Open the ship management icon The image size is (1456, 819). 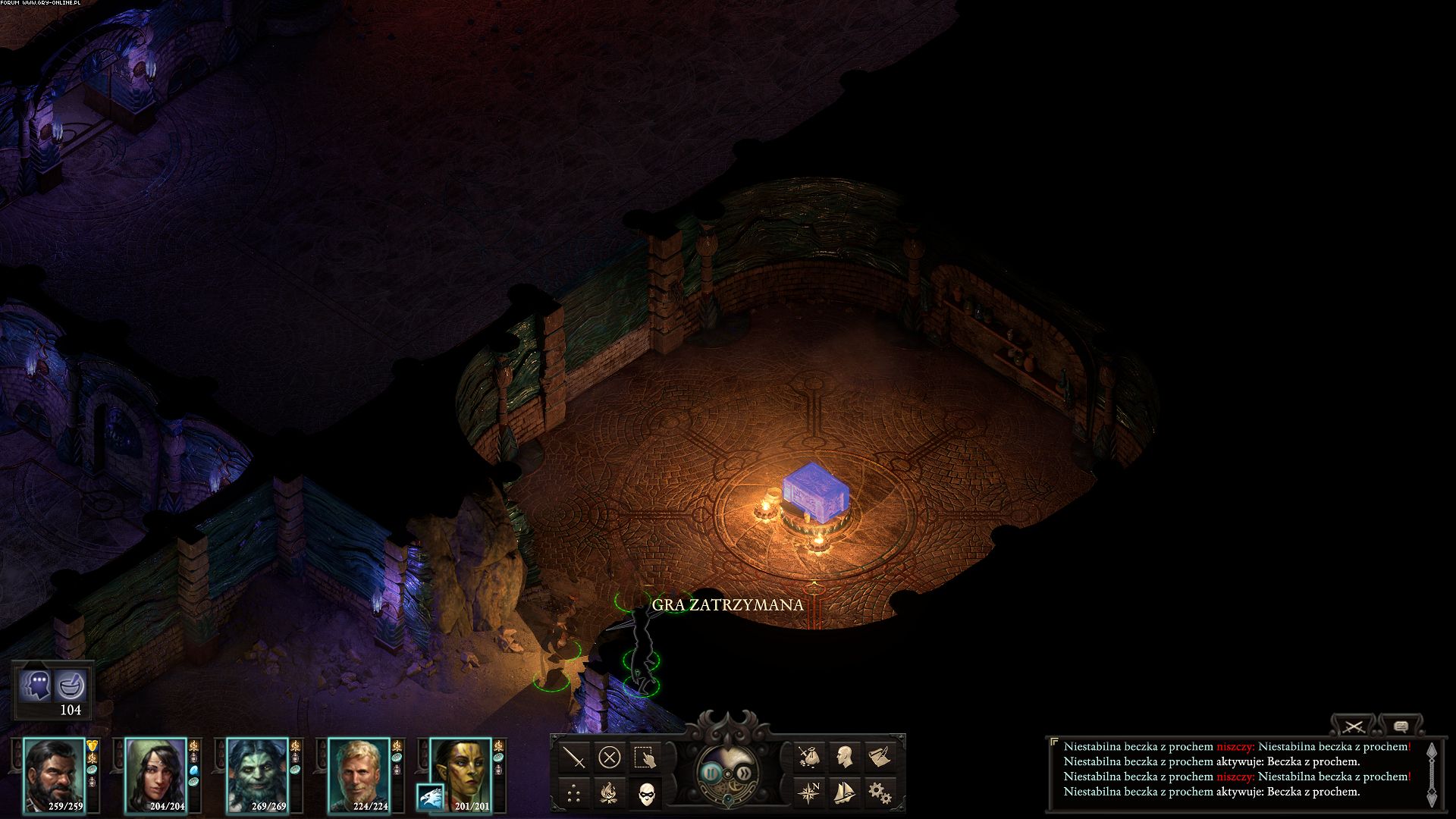pyautogui.click(x=844, y=793)
